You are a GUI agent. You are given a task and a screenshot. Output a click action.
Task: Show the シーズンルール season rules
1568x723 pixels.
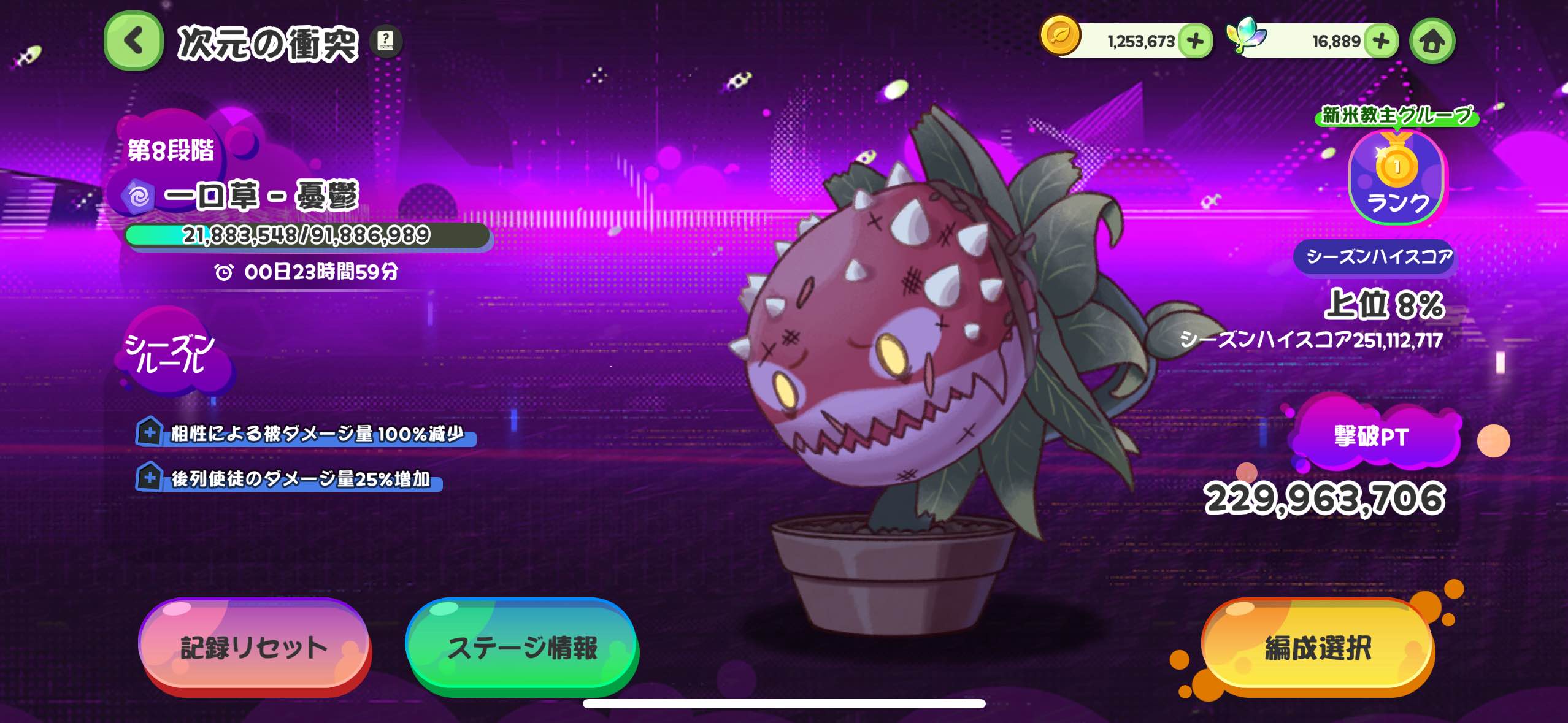click(170, 353)
